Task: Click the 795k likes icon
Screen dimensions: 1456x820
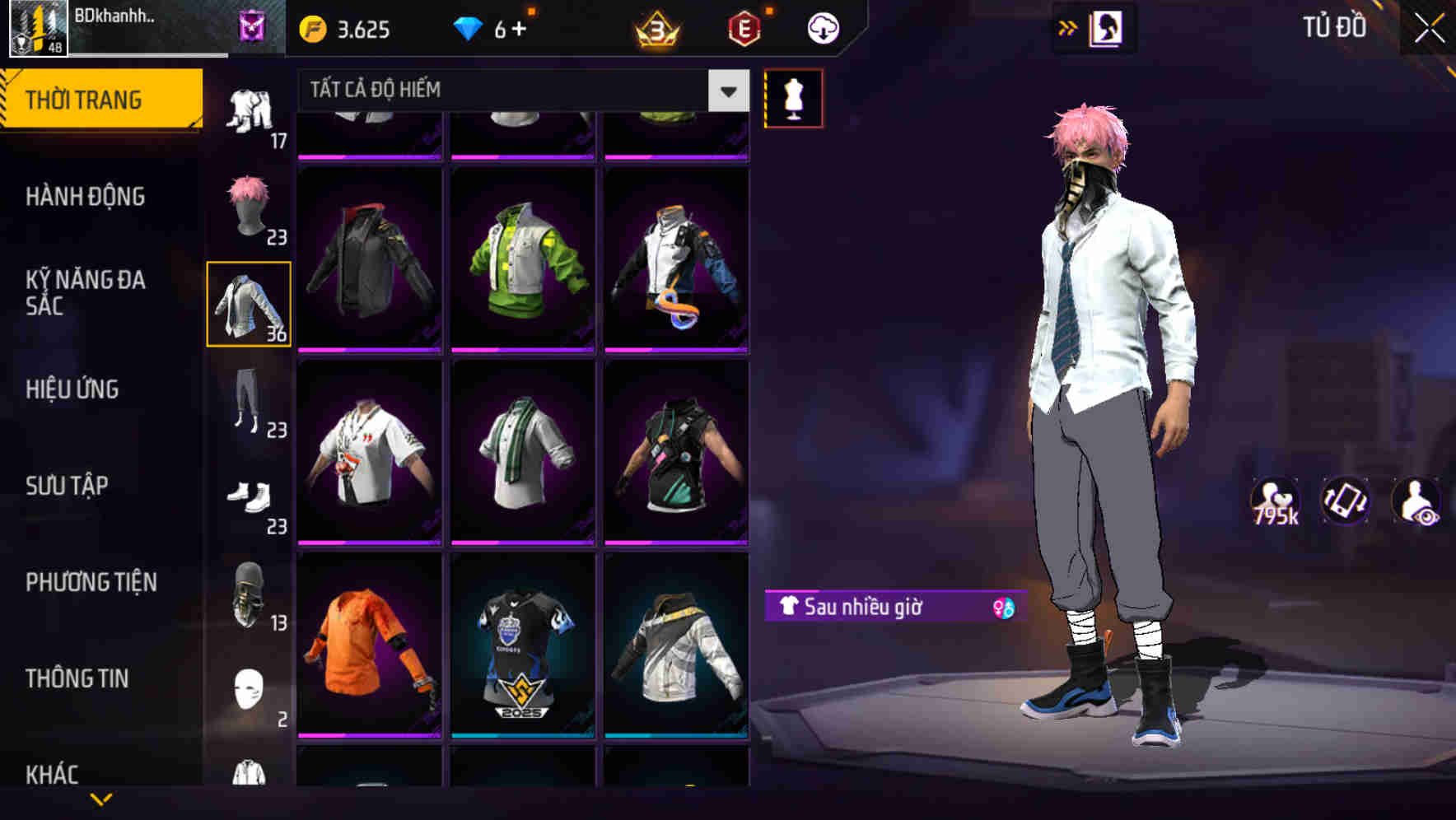Action: [1275, 501]
